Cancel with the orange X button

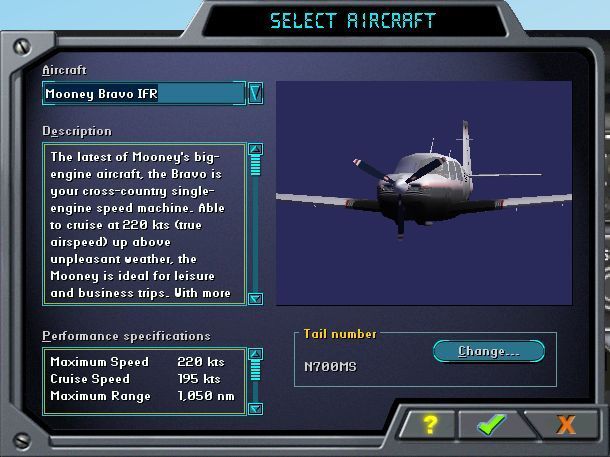[565, 424]
